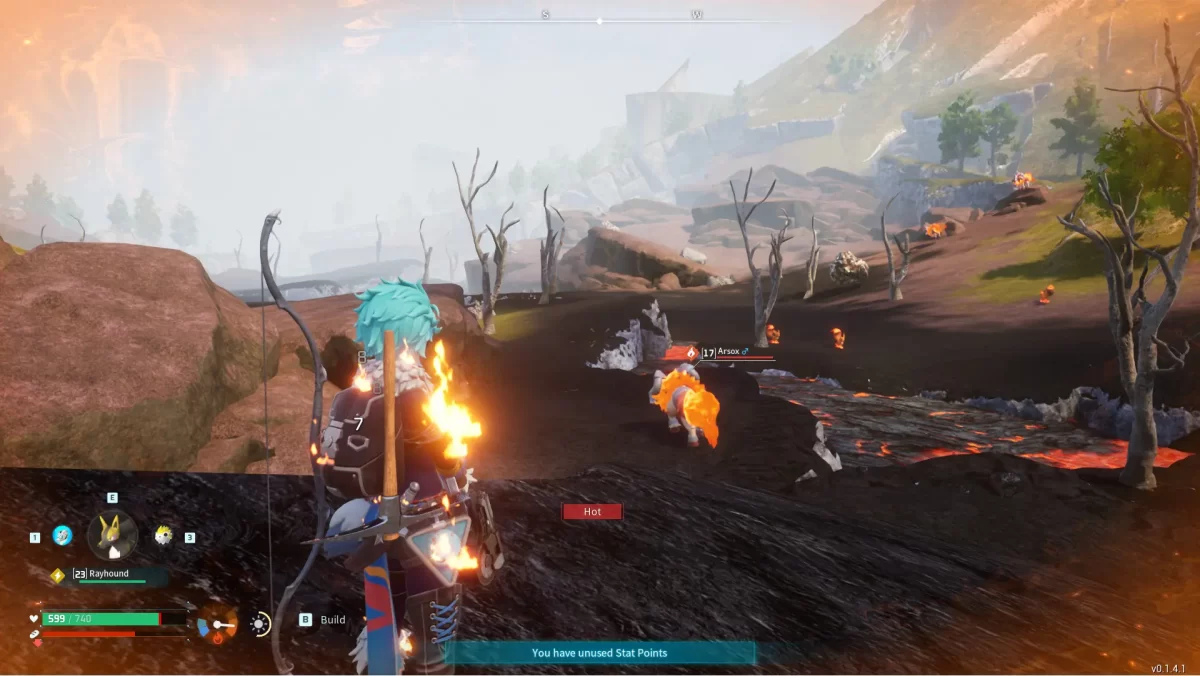
Task: Click the red Hot status indicator
Action: (592, 511)
